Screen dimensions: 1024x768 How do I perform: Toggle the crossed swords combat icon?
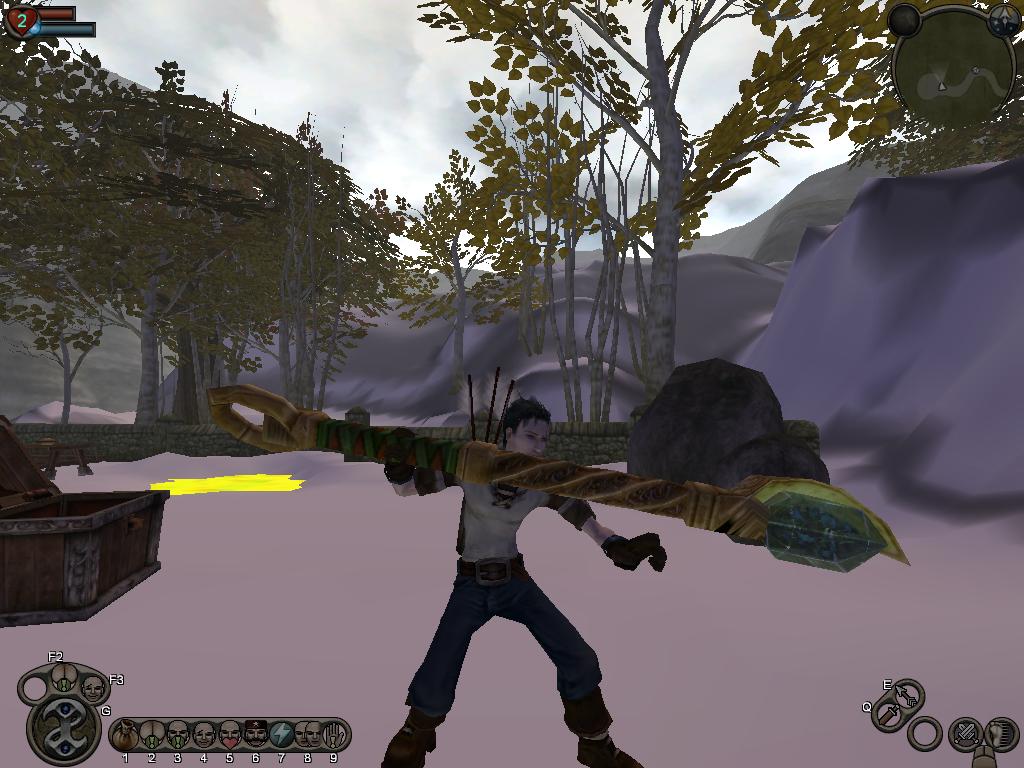tap(964, 735)
